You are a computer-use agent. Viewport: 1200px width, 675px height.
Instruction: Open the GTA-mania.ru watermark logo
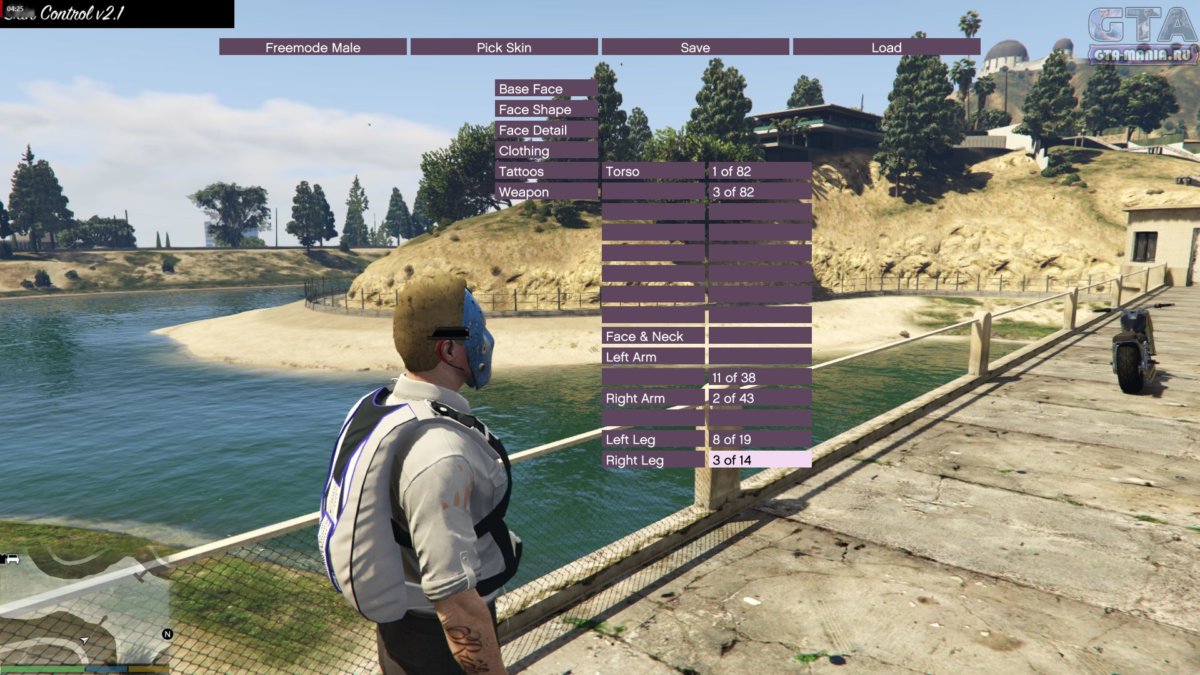1142,35
